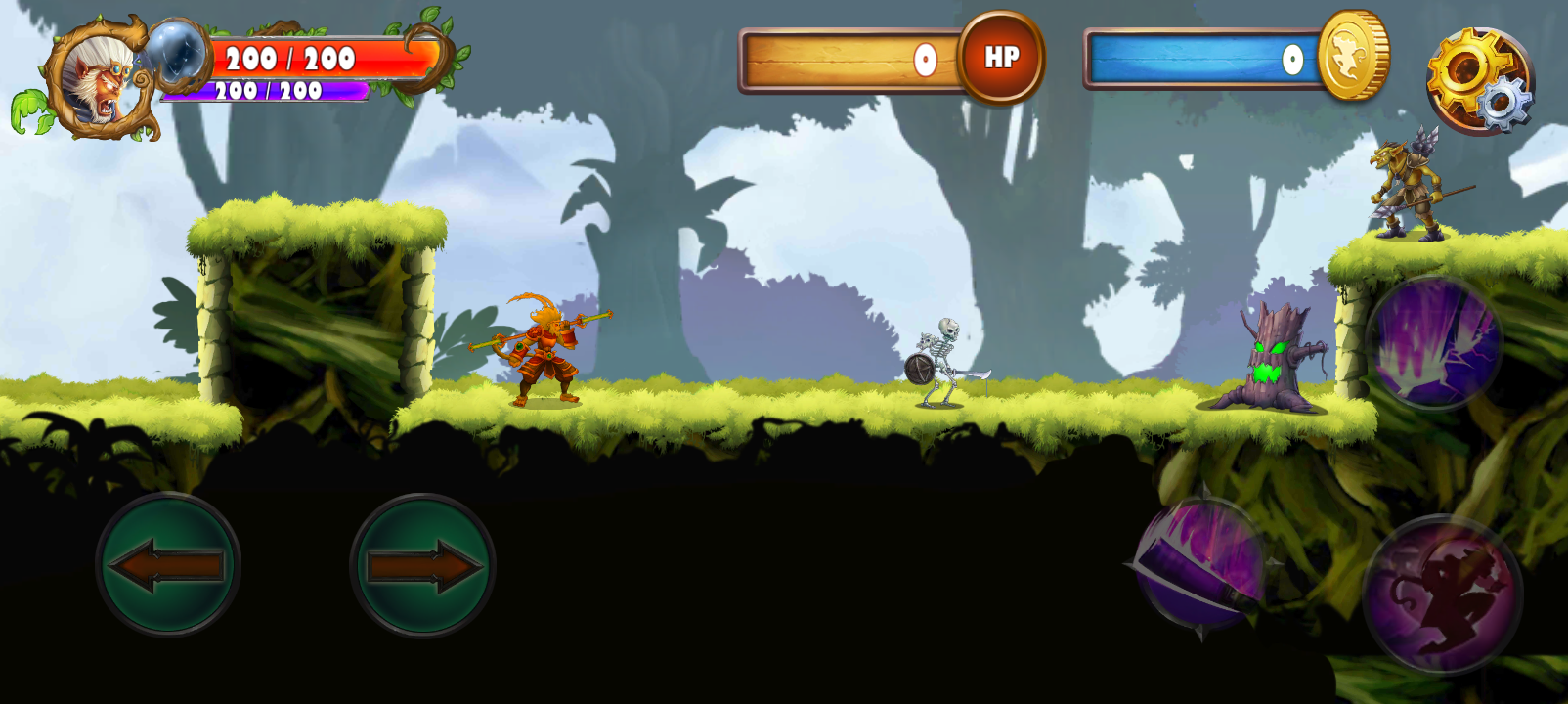The width and height of the screenshot is (1568, 704).
Task: Tap the left arrow movement button
Action: point(168,565)
